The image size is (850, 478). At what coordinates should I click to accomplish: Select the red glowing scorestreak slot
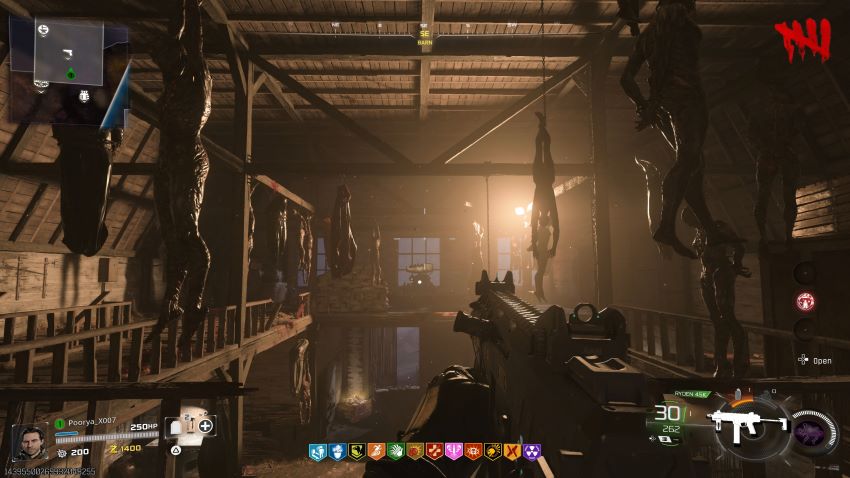[x=804, y=300]
